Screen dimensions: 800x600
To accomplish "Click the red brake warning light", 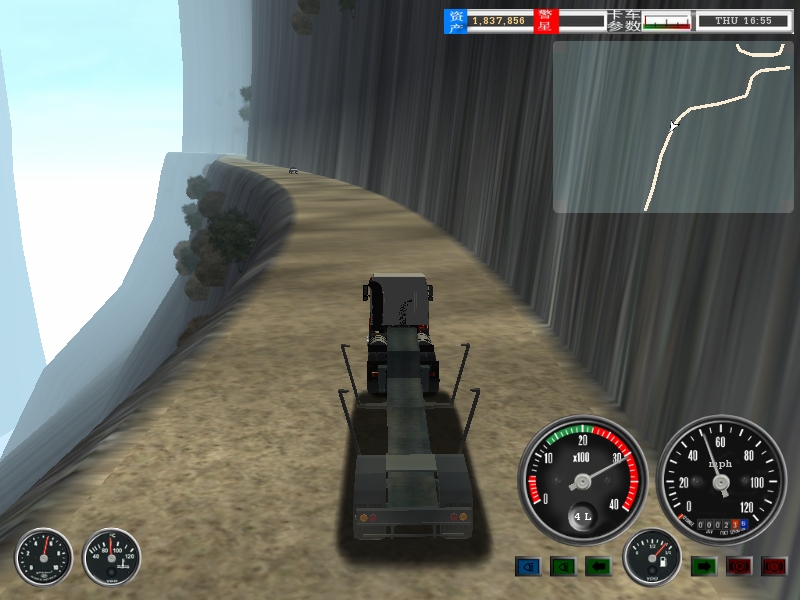I will [x=774, y=567].
